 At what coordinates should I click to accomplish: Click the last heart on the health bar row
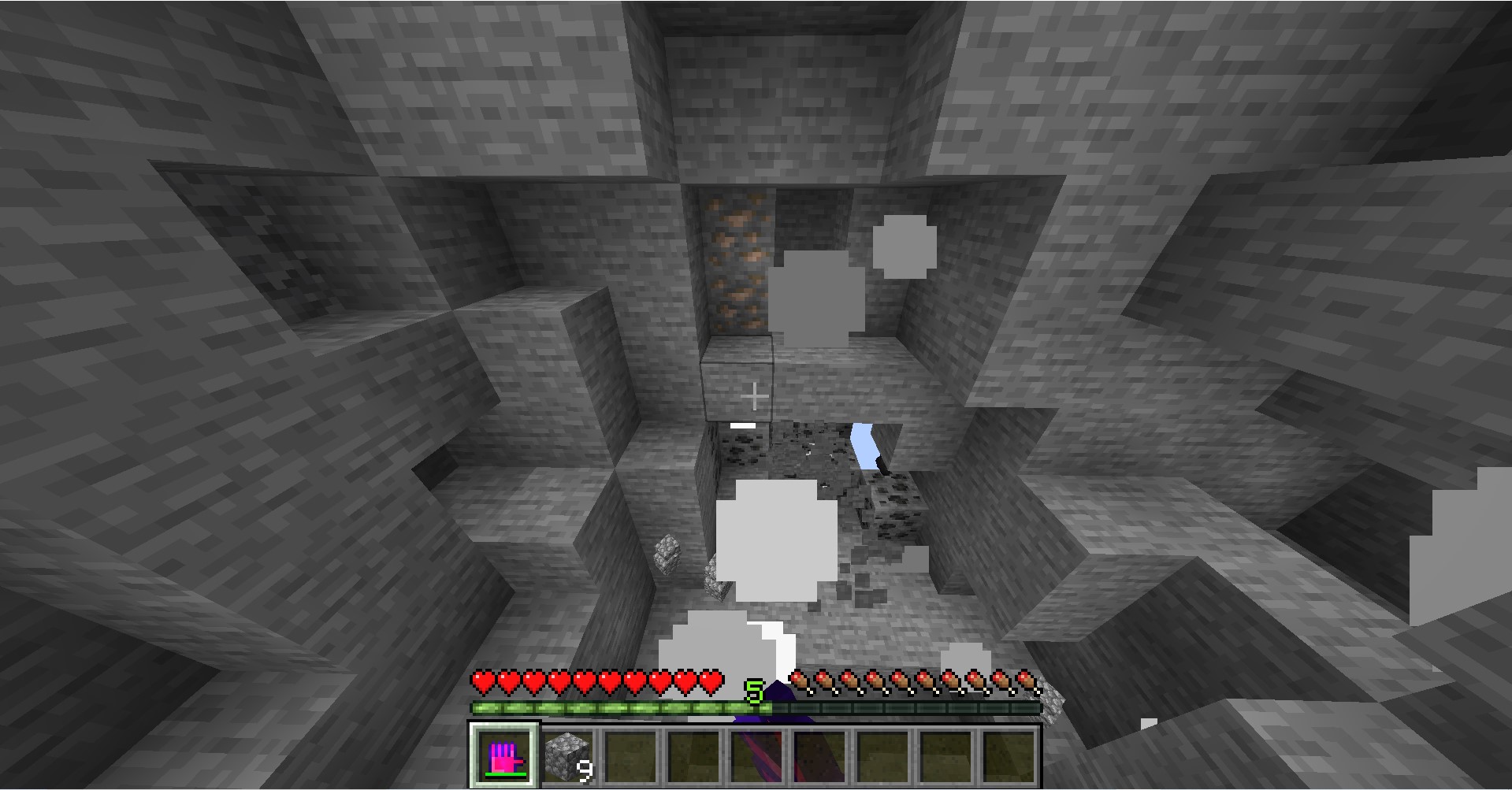pyautogui.click(x=711, y=681)
